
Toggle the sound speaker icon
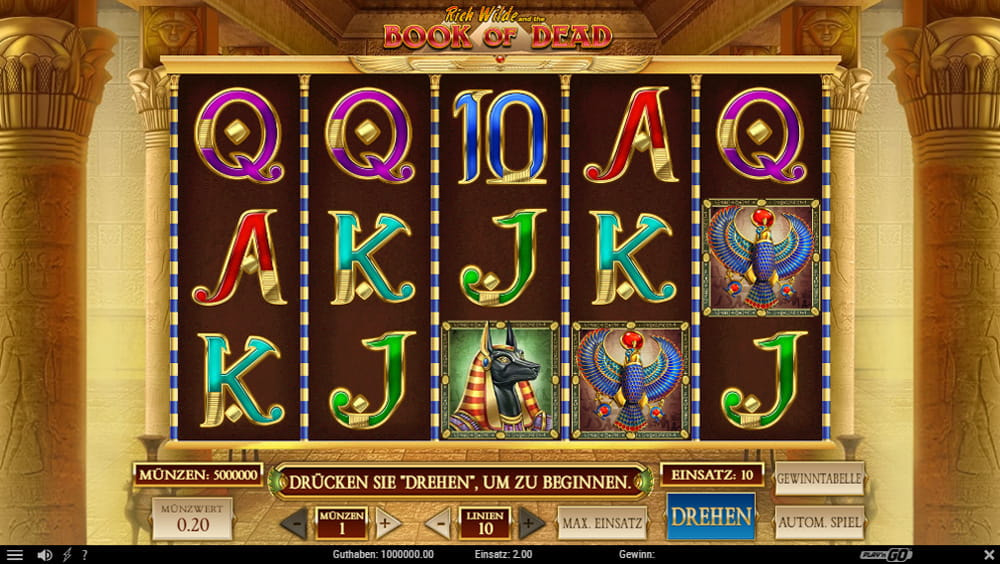pyautogui.click(x=45, y=555)
